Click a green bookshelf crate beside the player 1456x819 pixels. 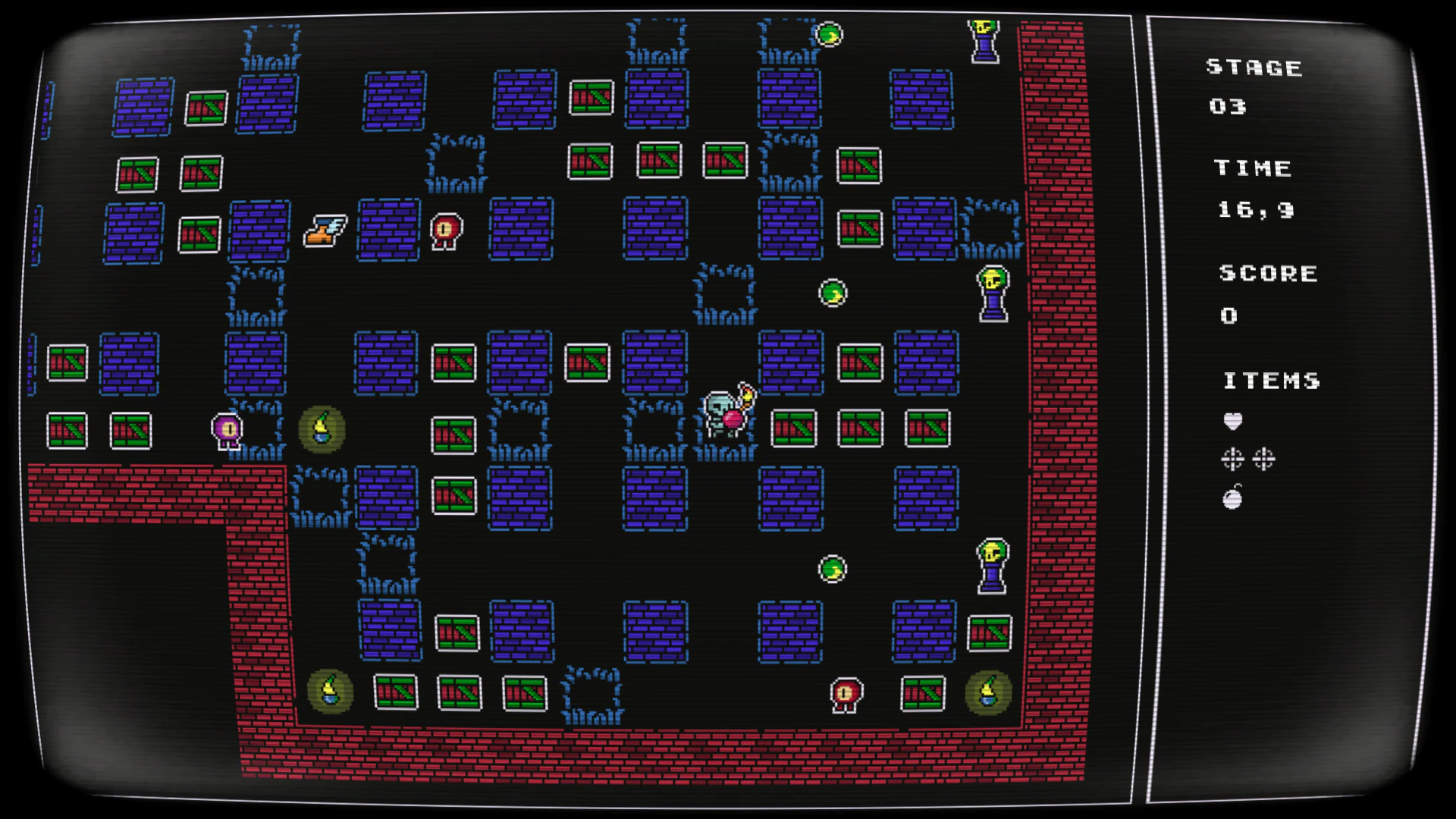pyautogui.click(x=793, y=427)
